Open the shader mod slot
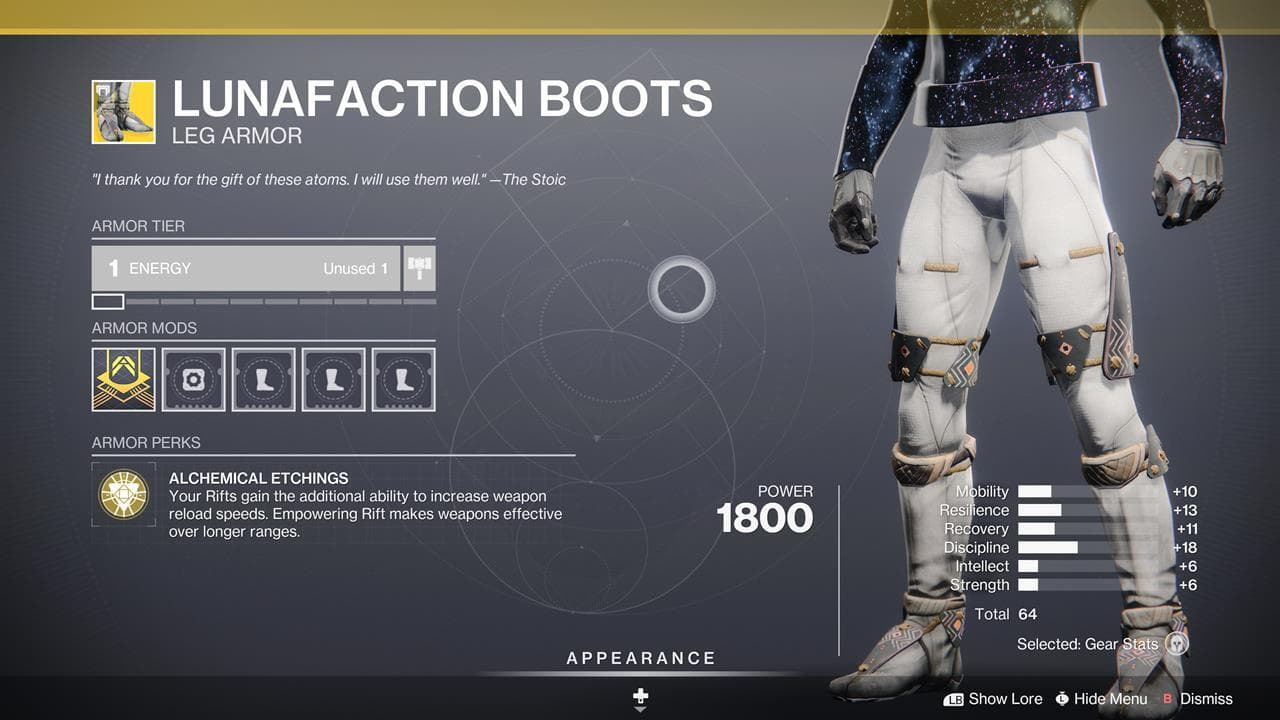The height and width of the screenshot is (720, 1280). point(193,378)
